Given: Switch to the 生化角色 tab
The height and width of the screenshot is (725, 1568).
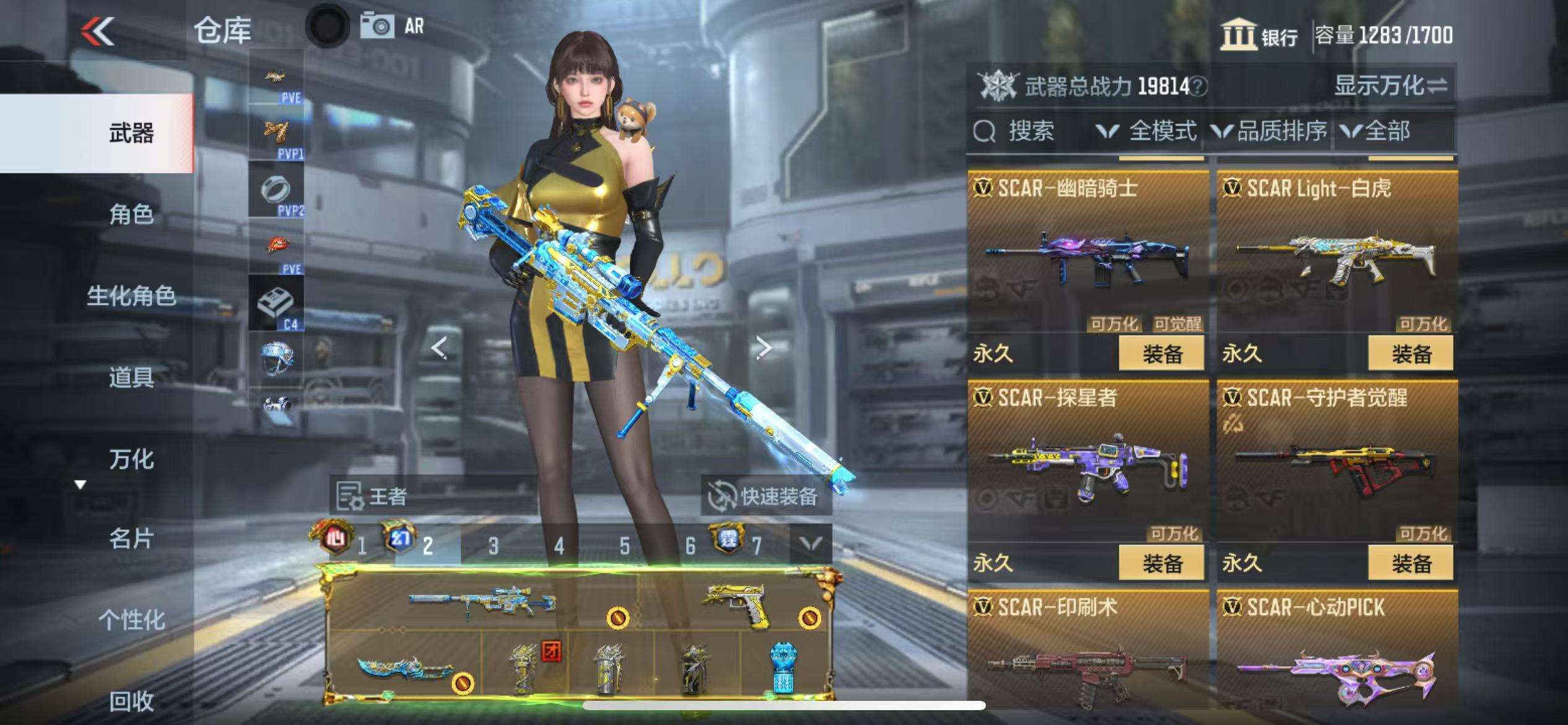Looking at the screenshot, I should [x=131, y=296].
